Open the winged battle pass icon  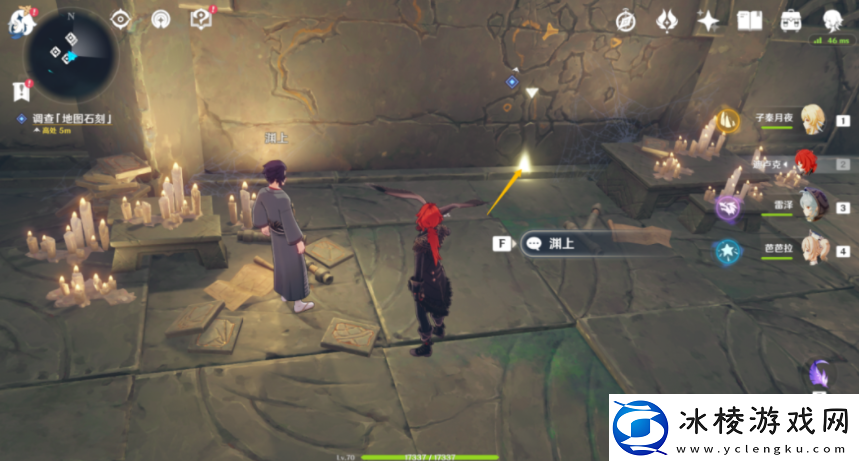click(x=668, y=20)
